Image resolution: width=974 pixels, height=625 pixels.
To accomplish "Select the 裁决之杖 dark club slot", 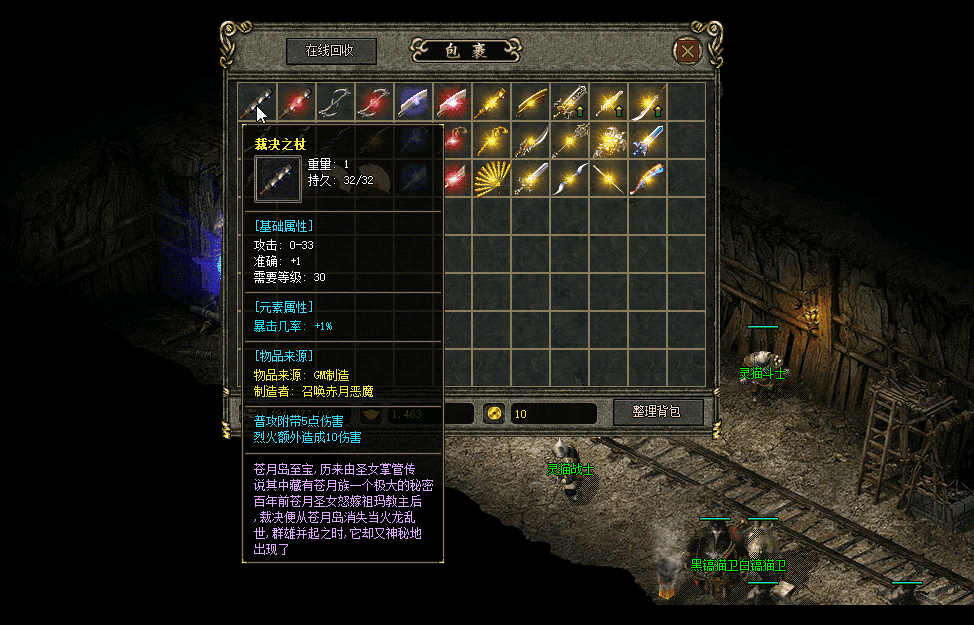I will pos(255,101).
